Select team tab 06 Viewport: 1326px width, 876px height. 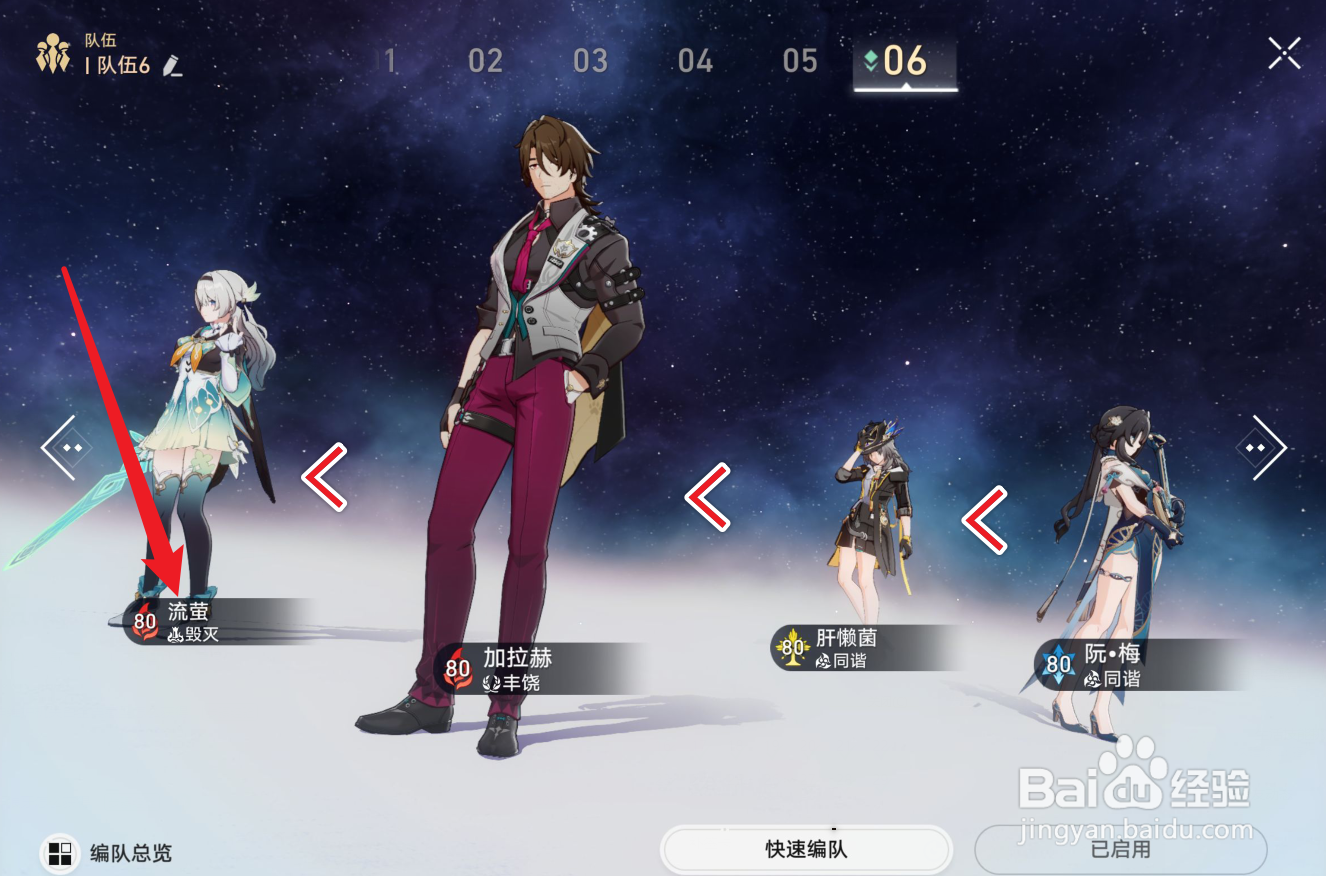[x=905, y=61]
